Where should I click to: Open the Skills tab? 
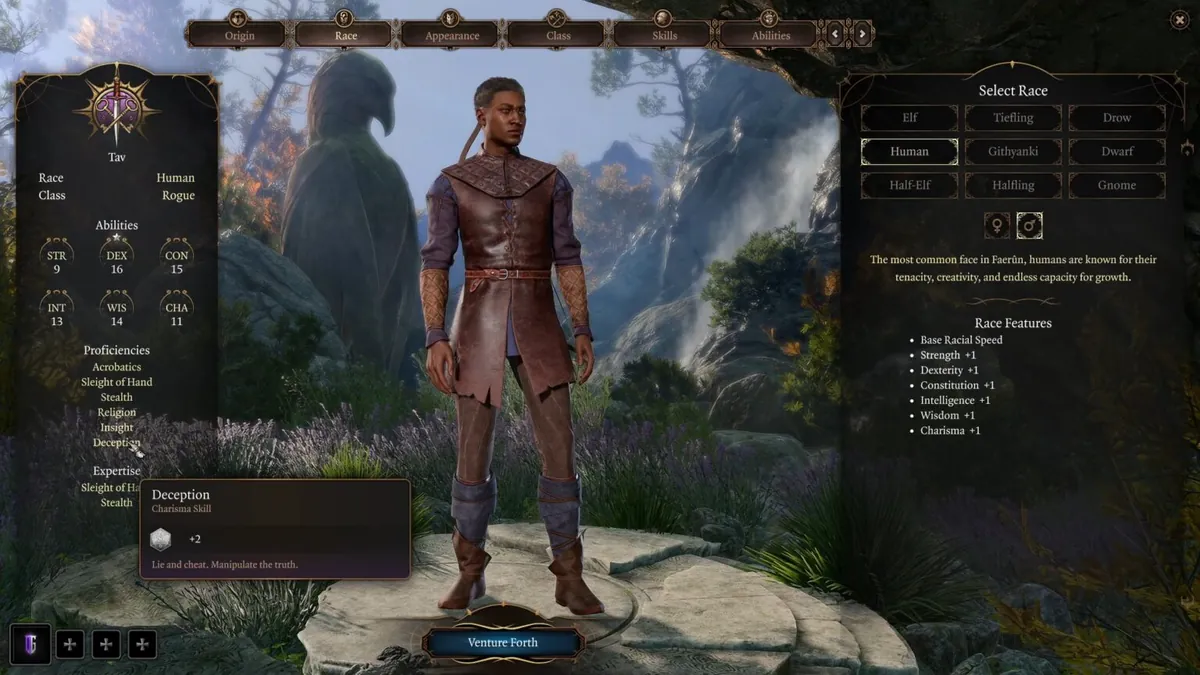664,35
